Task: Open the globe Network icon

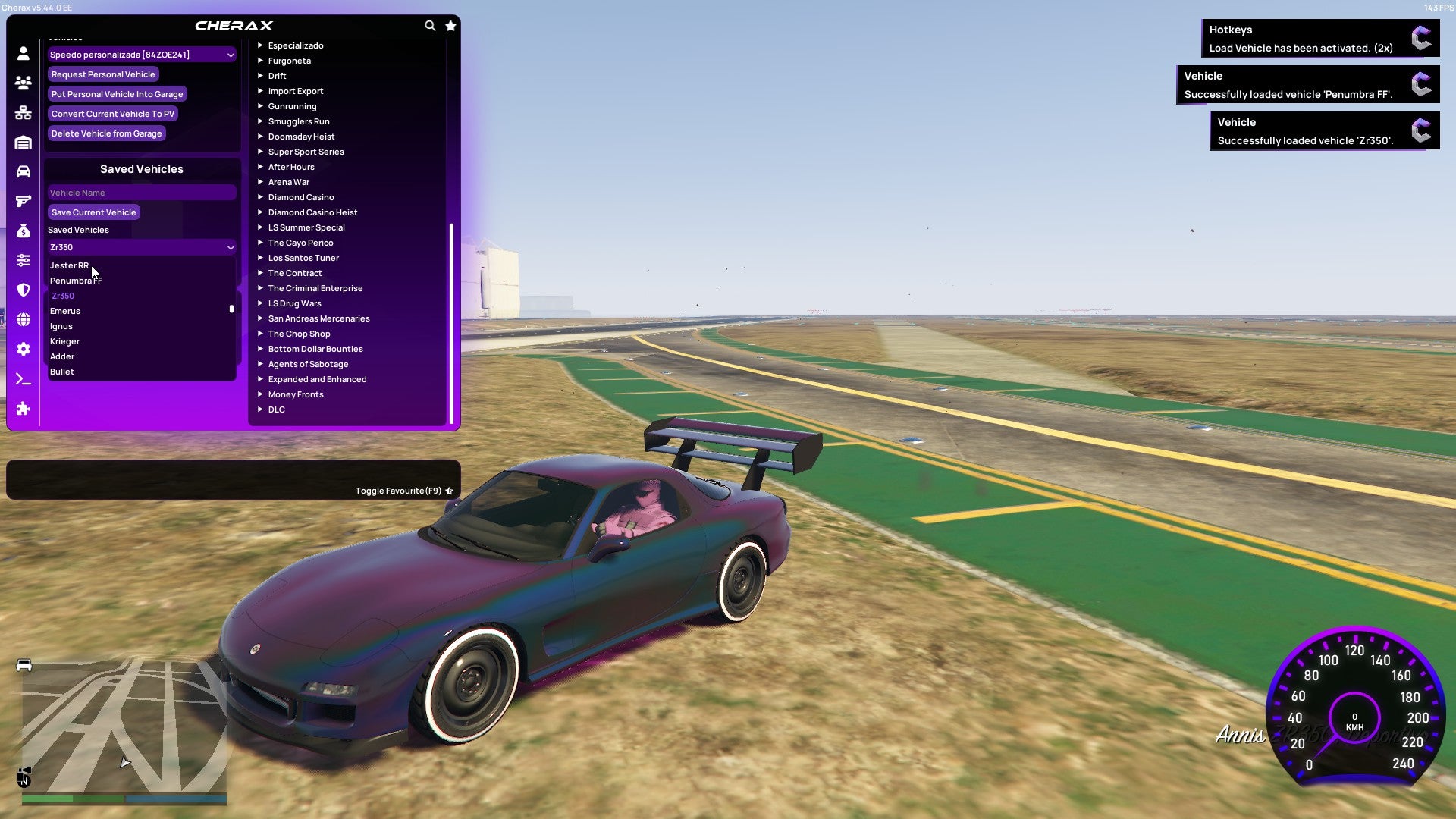Action: click(23, 320)
